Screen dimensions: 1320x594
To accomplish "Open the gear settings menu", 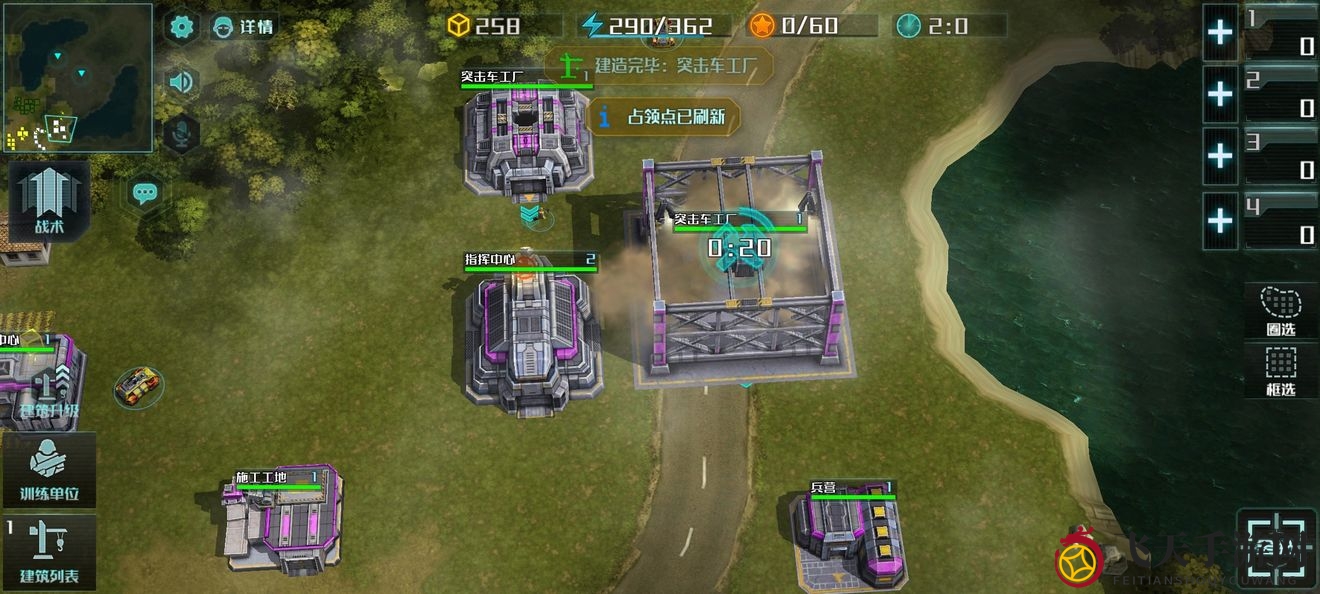I will [181, 27].
